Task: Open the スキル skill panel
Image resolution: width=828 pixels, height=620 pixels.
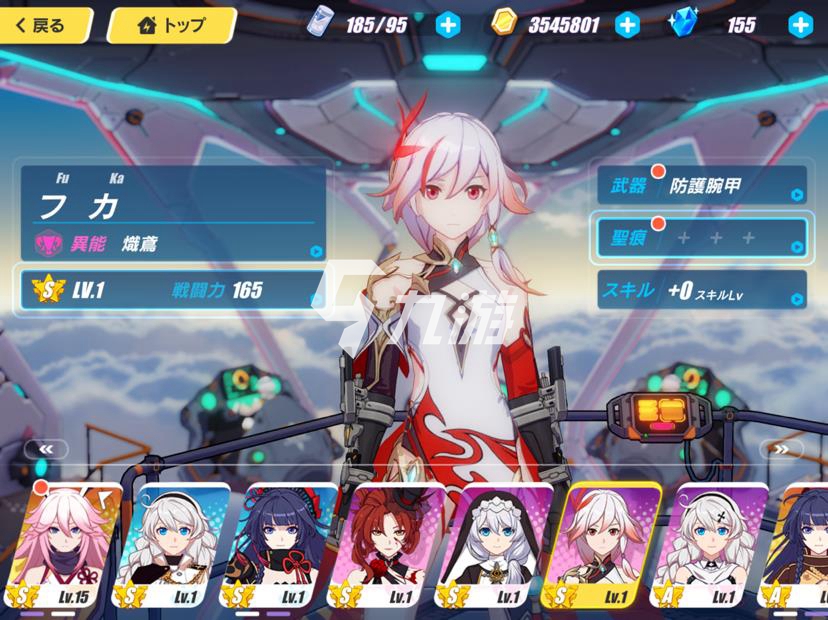Action: [x=701, y=290]
